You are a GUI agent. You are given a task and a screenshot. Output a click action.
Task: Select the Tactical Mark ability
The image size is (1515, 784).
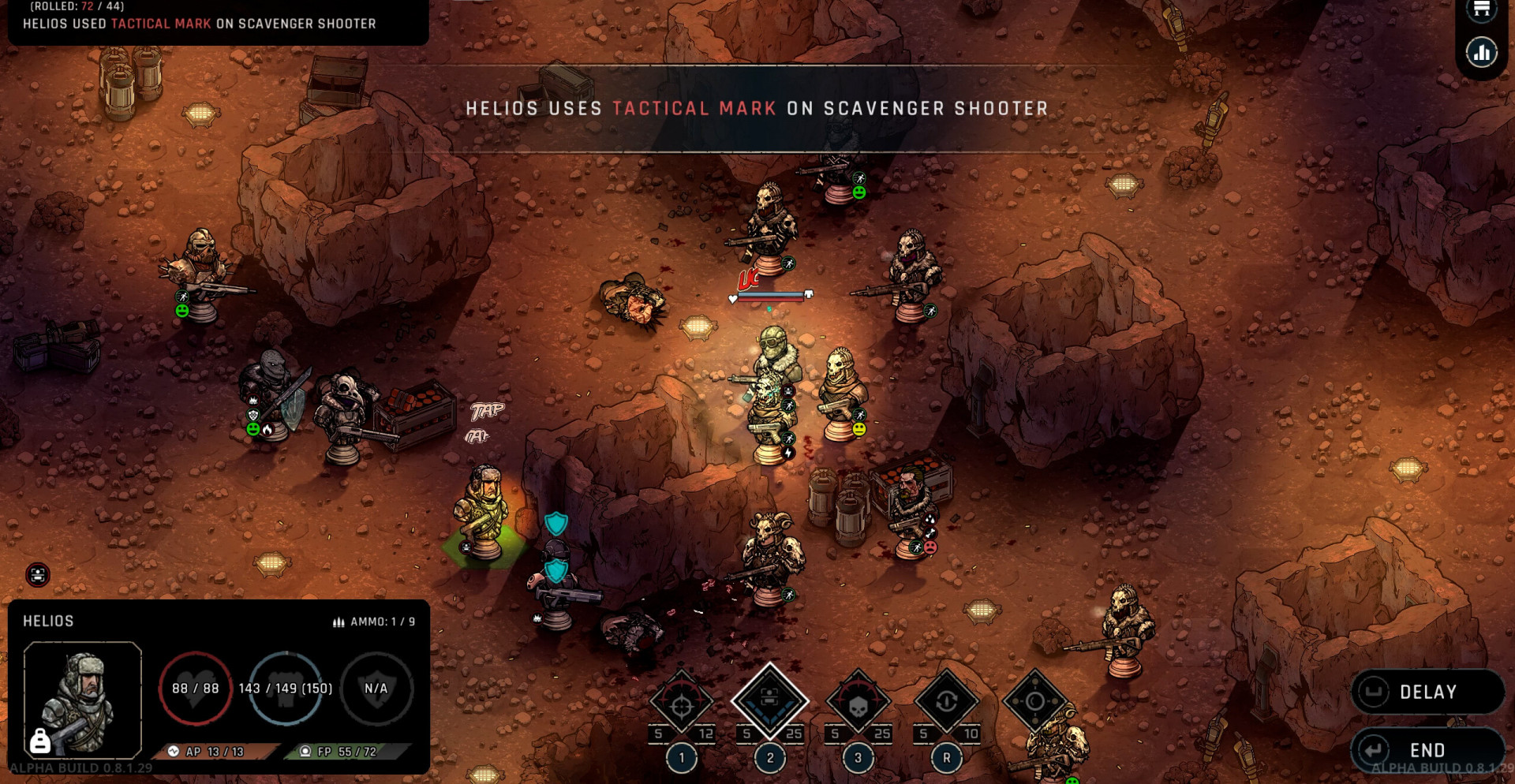(x=769, y=700)
